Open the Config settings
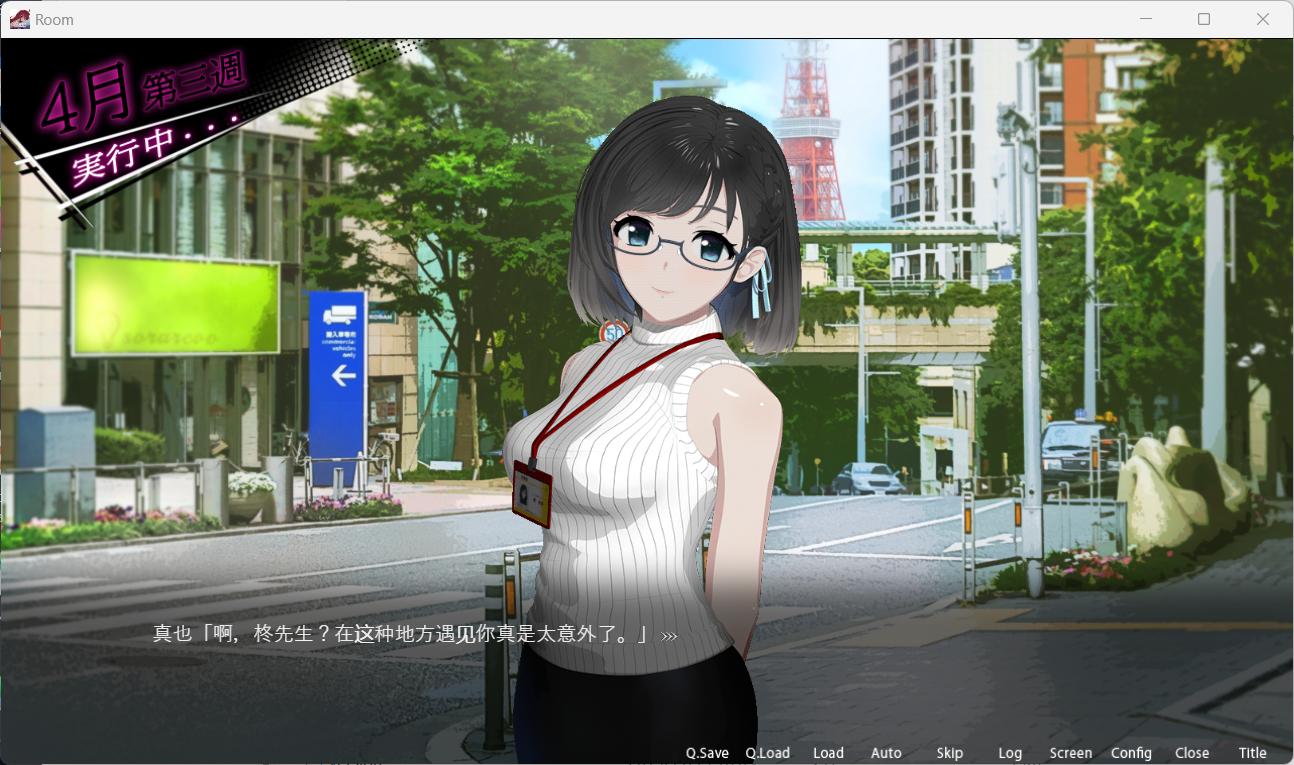Image resolution: width=1294 pixels, height=765 pixels. tap(1131, 753)
